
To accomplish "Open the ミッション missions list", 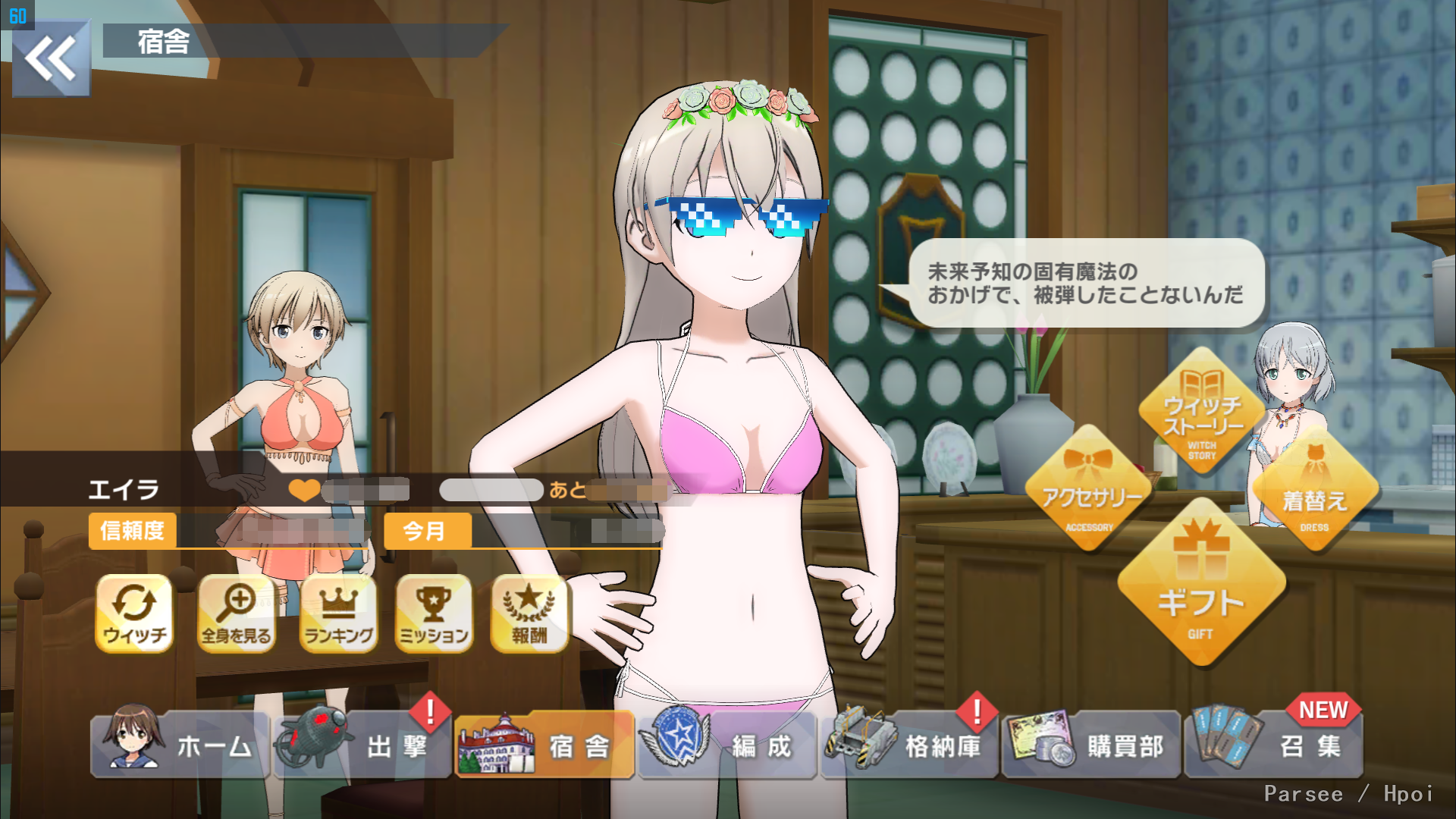I will (434, 613).
